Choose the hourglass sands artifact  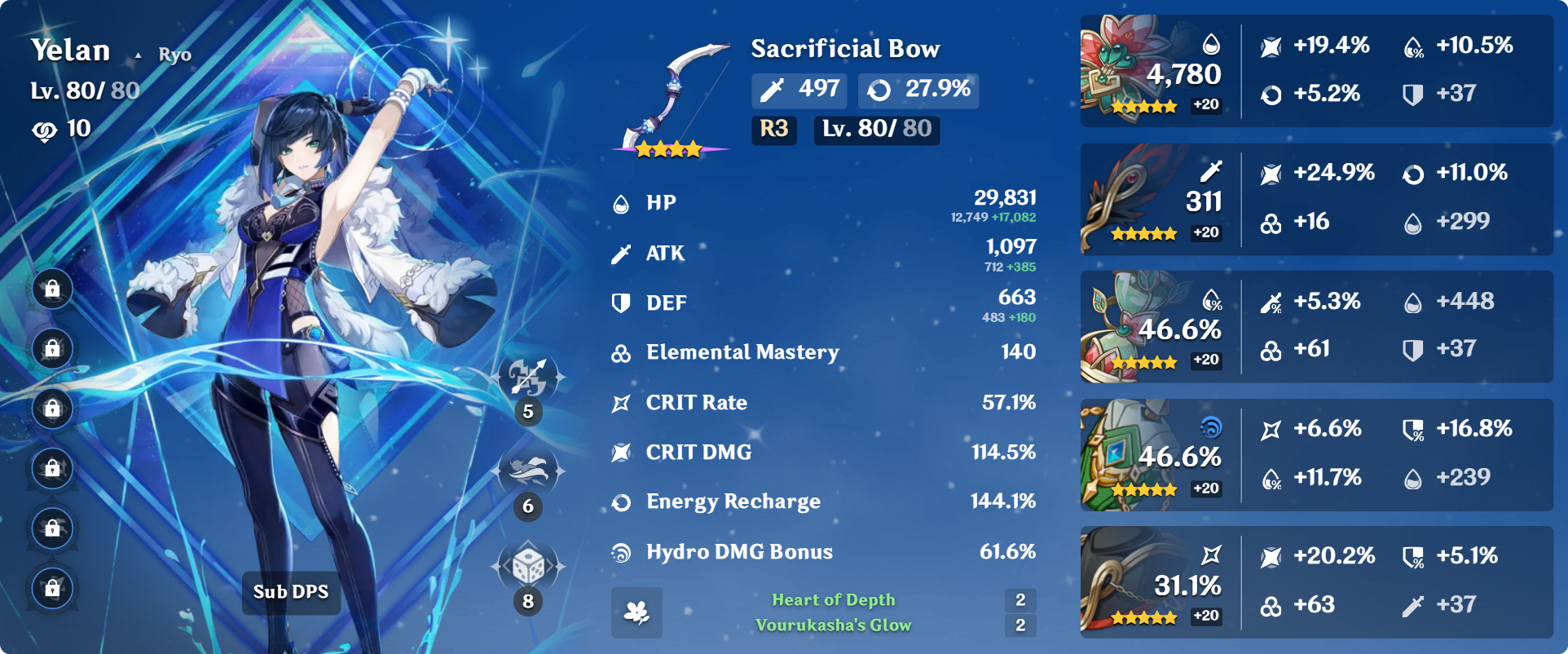tap(1129, 327)
